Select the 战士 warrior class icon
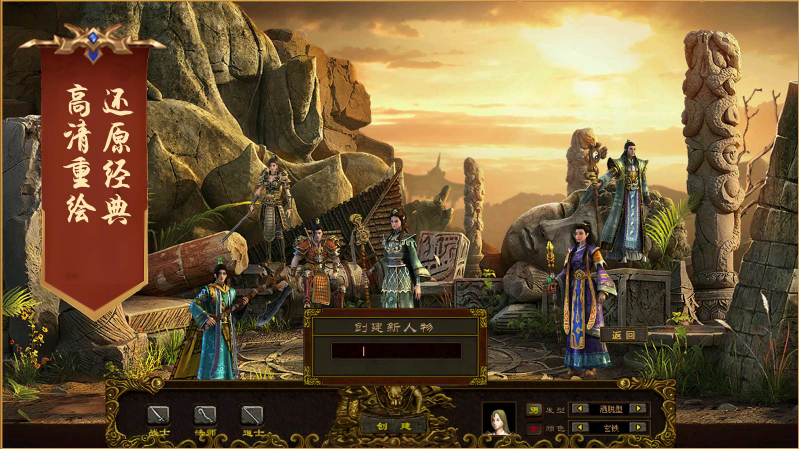The image size is (799, 449). (158, 414)
